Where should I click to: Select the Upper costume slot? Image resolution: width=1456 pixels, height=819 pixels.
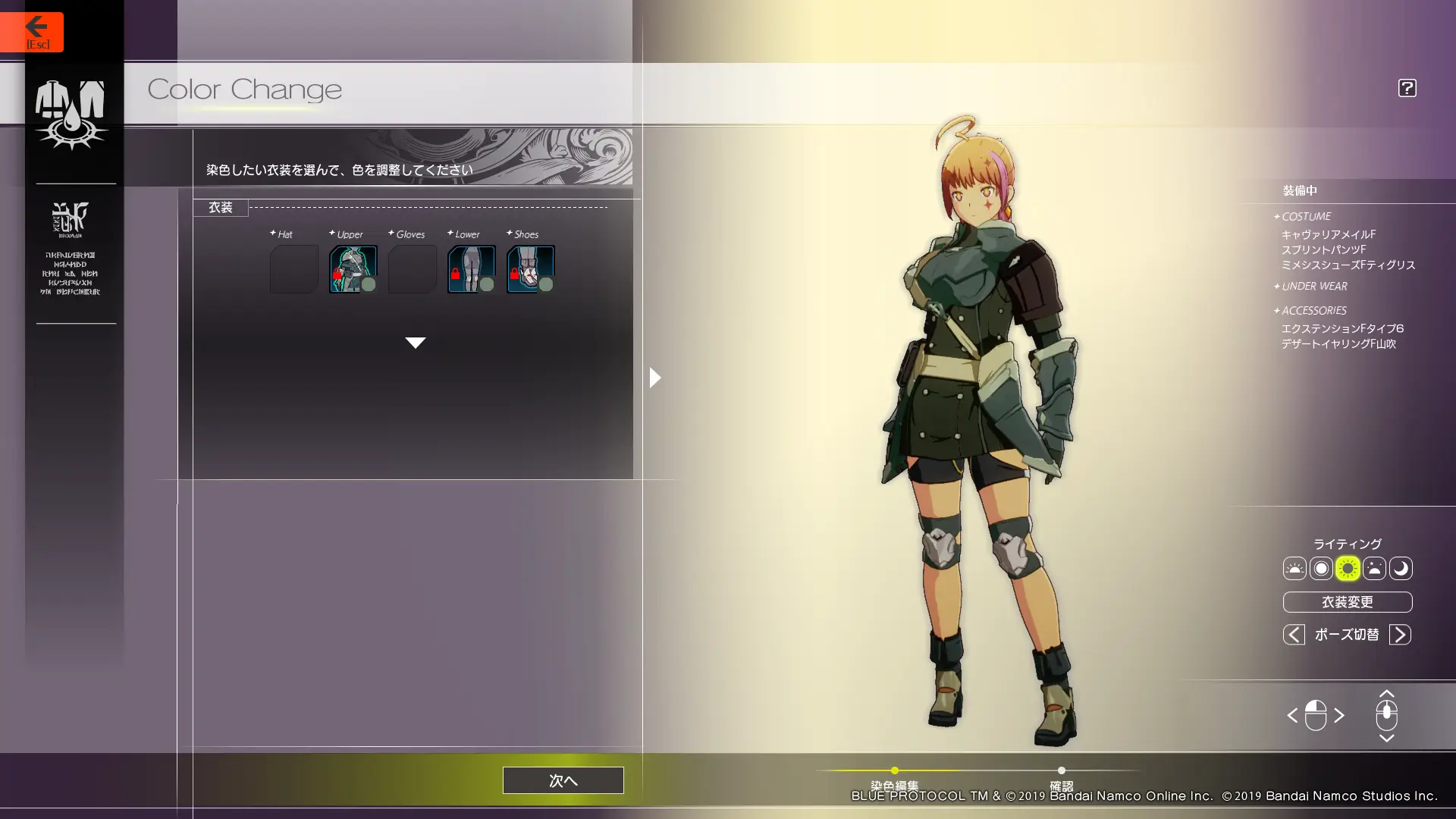[353, 269]
